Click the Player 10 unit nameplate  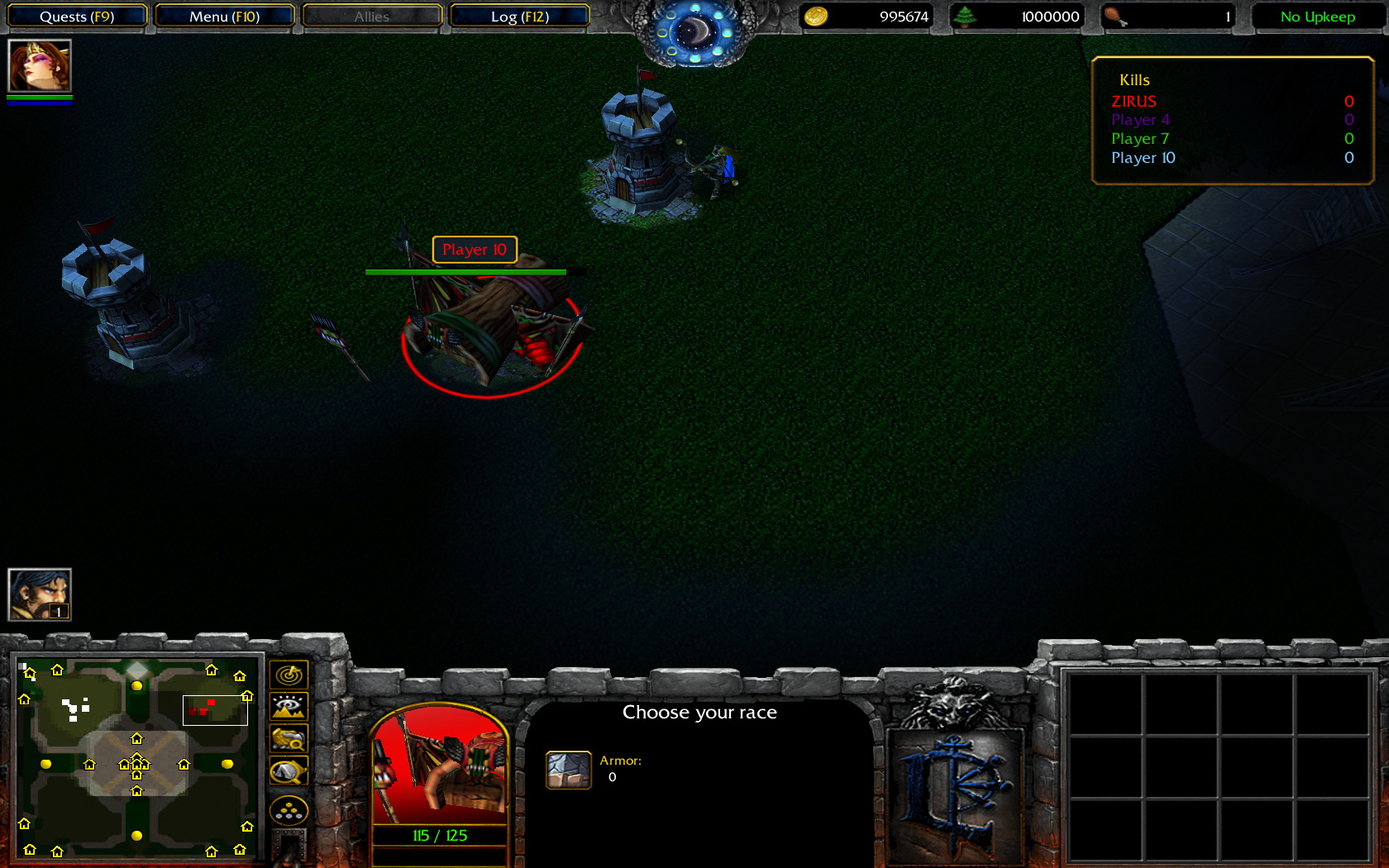tap(474, 250)
